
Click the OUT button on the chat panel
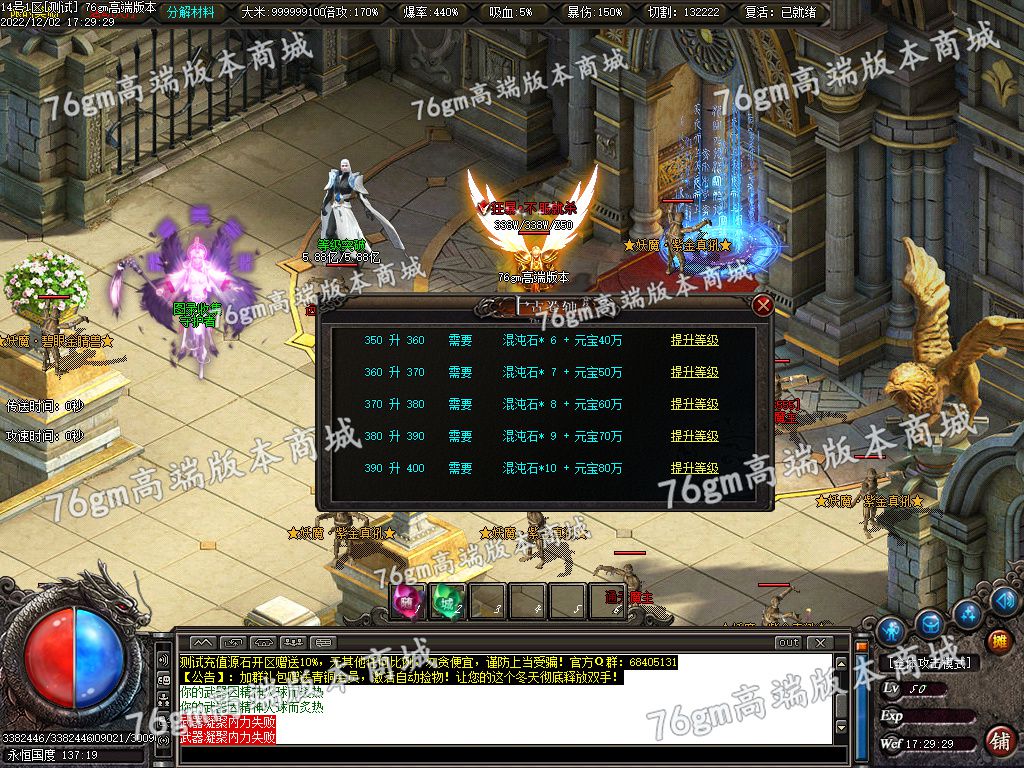(x=789, y=642)
